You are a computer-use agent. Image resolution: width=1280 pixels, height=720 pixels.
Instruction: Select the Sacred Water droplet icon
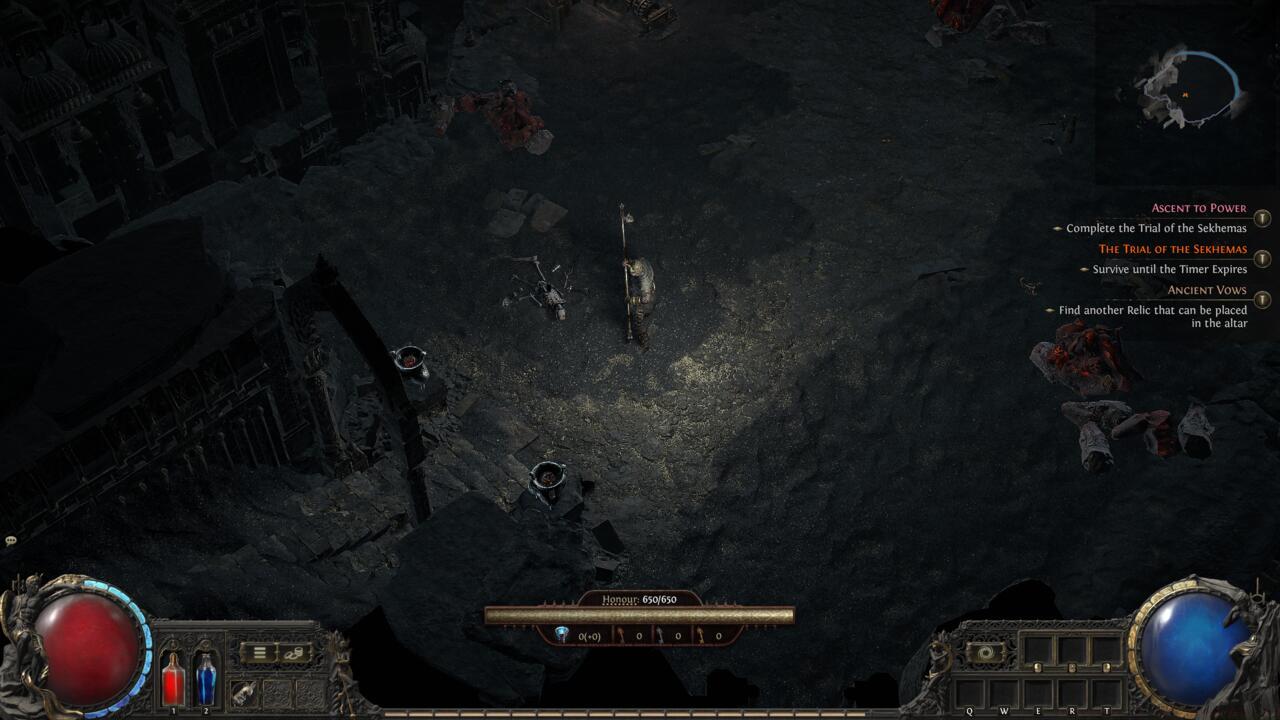tap(561, 635)
